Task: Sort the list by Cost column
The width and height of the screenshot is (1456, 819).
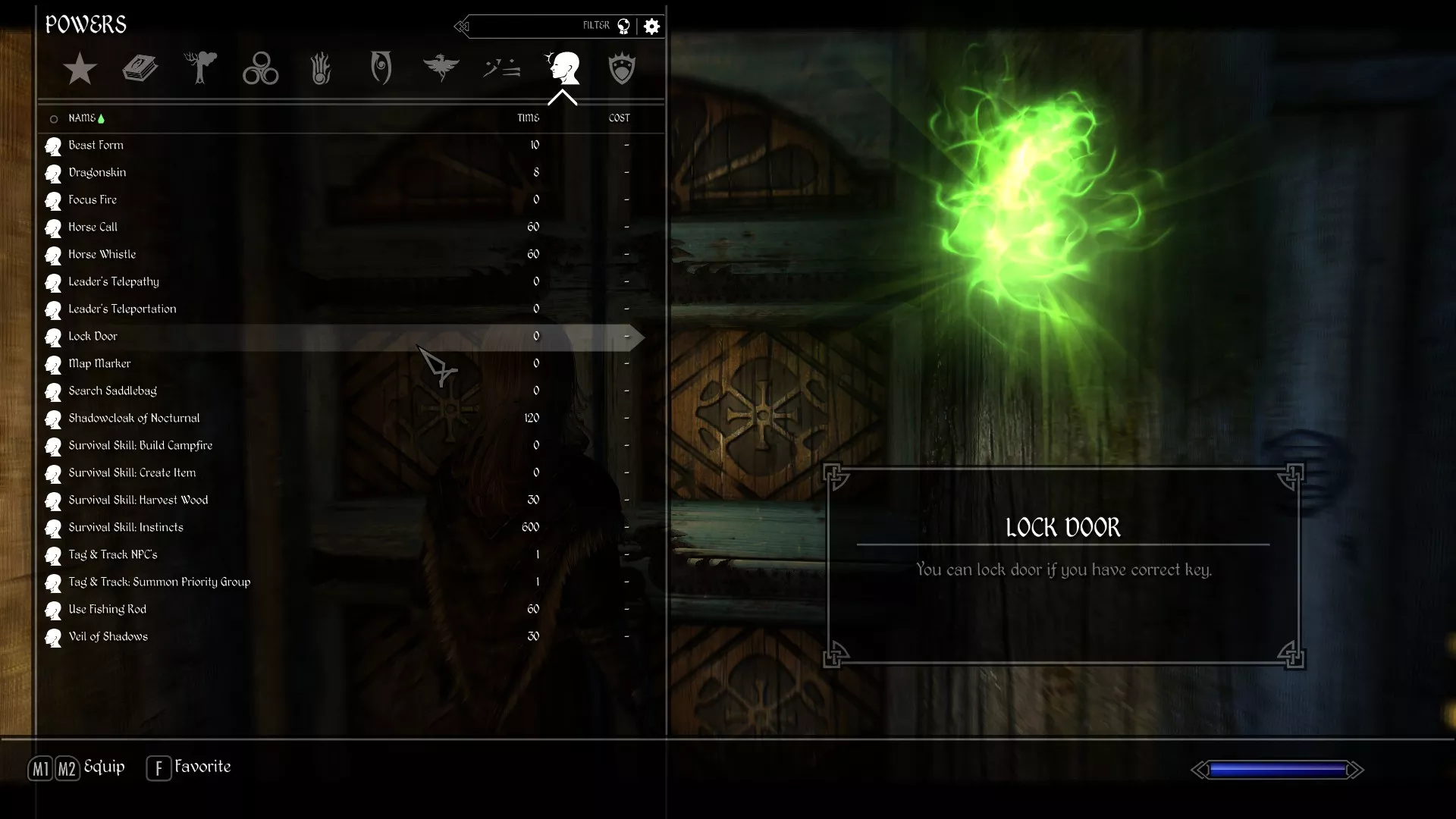Action: 619,118
